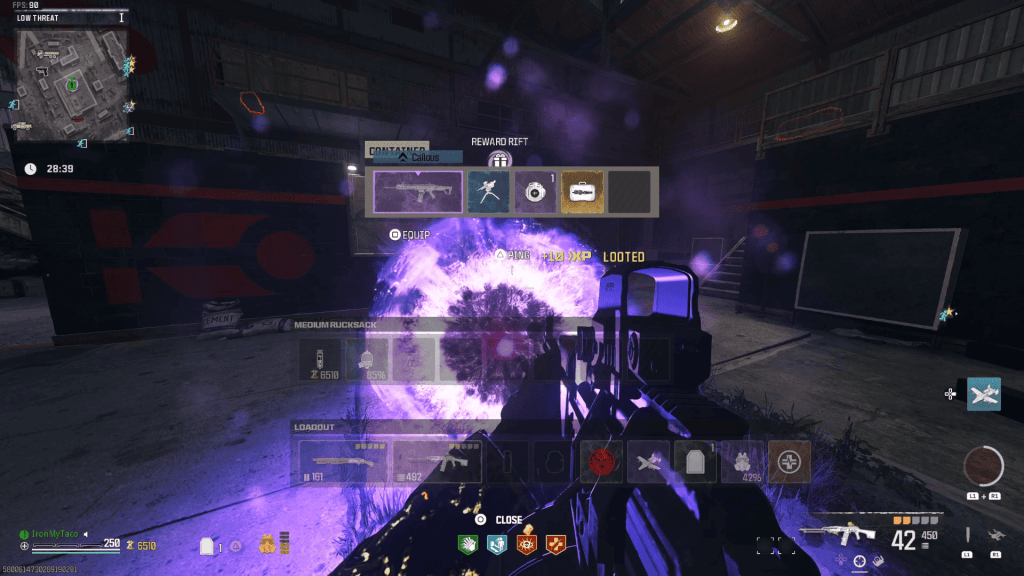1024x576 pixels.
Task: Pick up the round grenade item slot
Action: tap(535, 191)
